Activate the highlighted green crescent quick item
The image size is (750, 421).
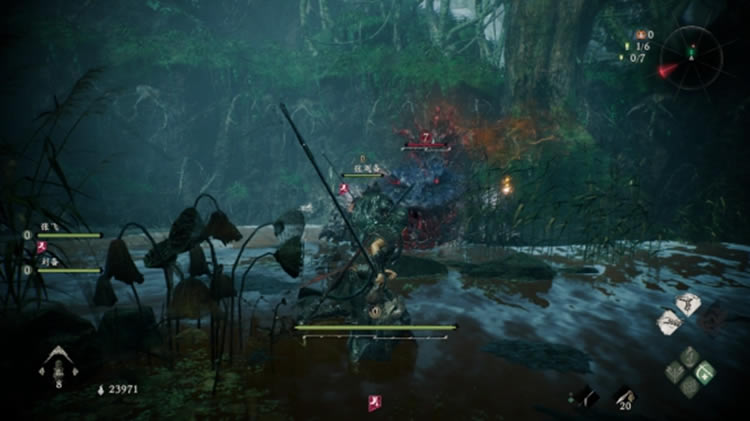tap(705, 372)
